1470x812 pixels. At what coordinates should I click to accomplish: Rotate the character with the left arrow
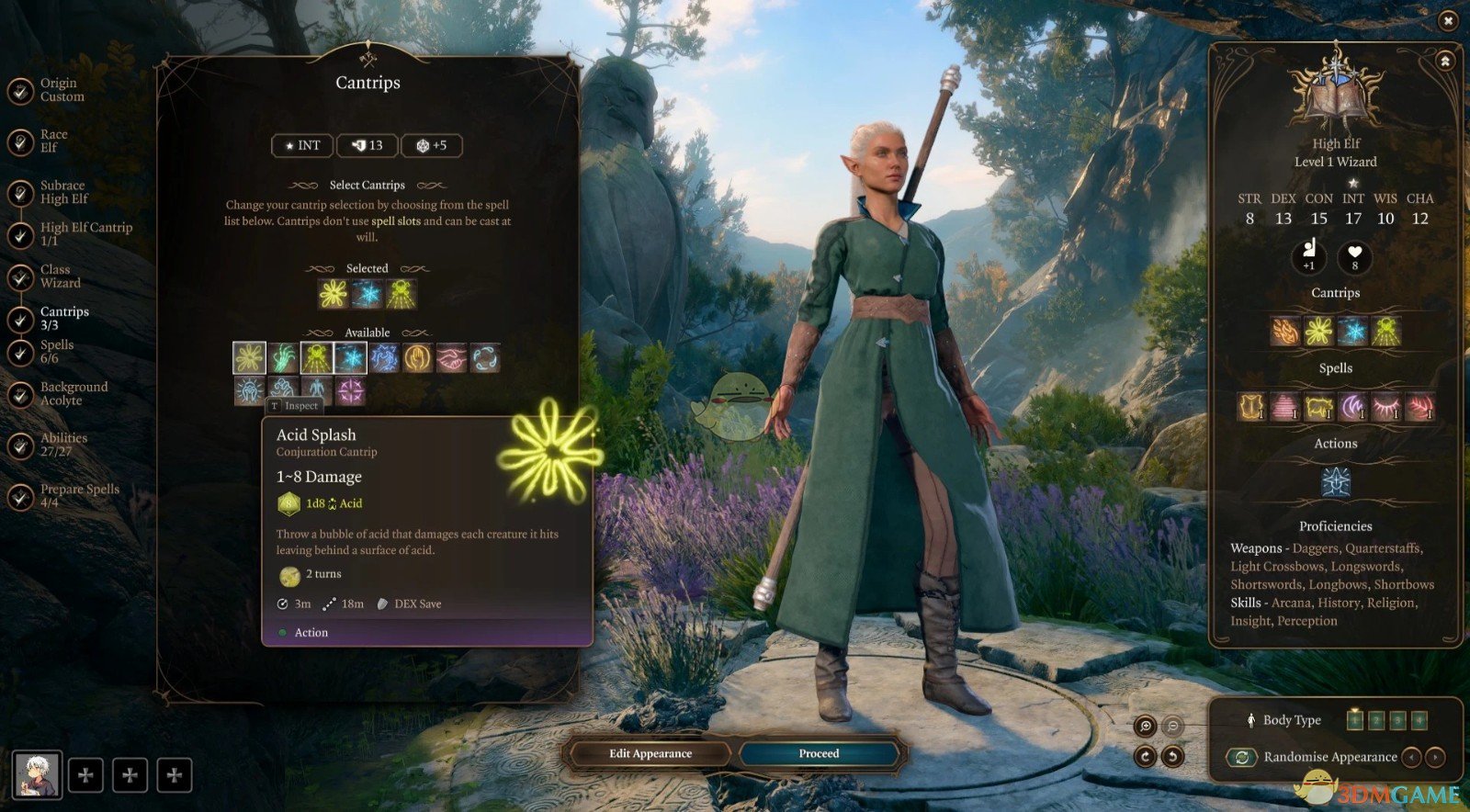tap(1145, 757)
